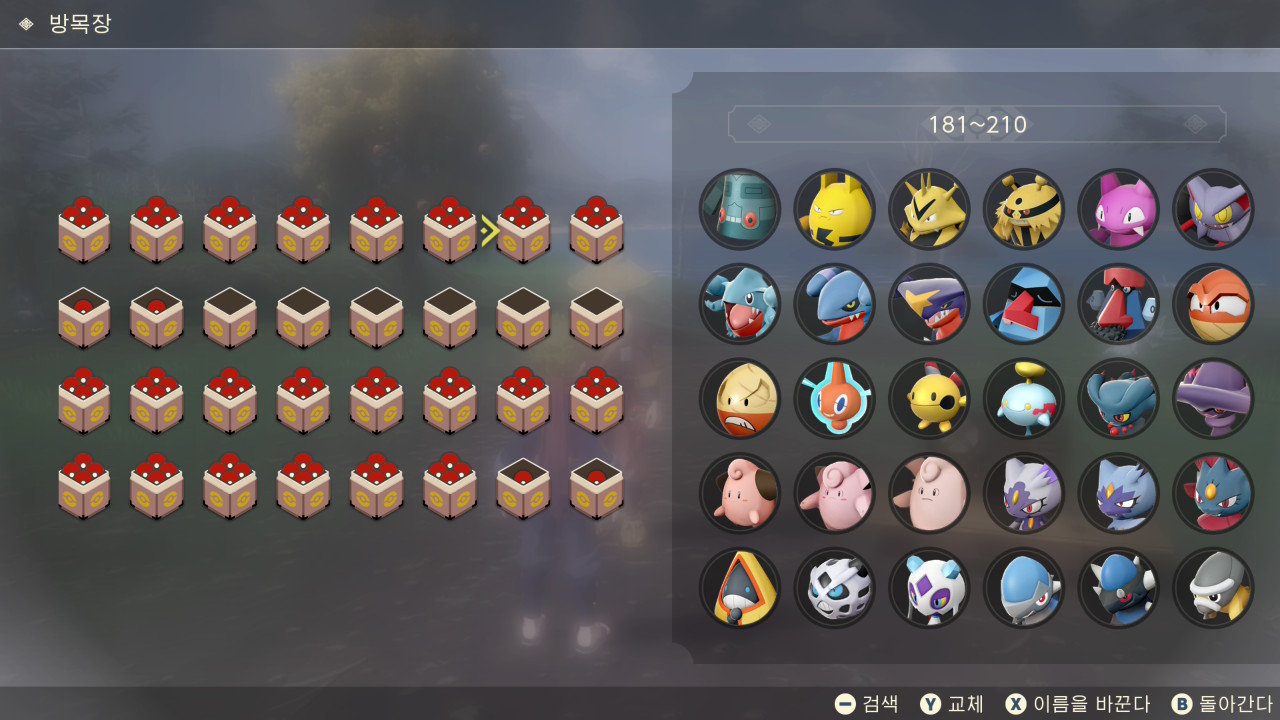
Task: Pick the Froslass icon
Action: 929,588
